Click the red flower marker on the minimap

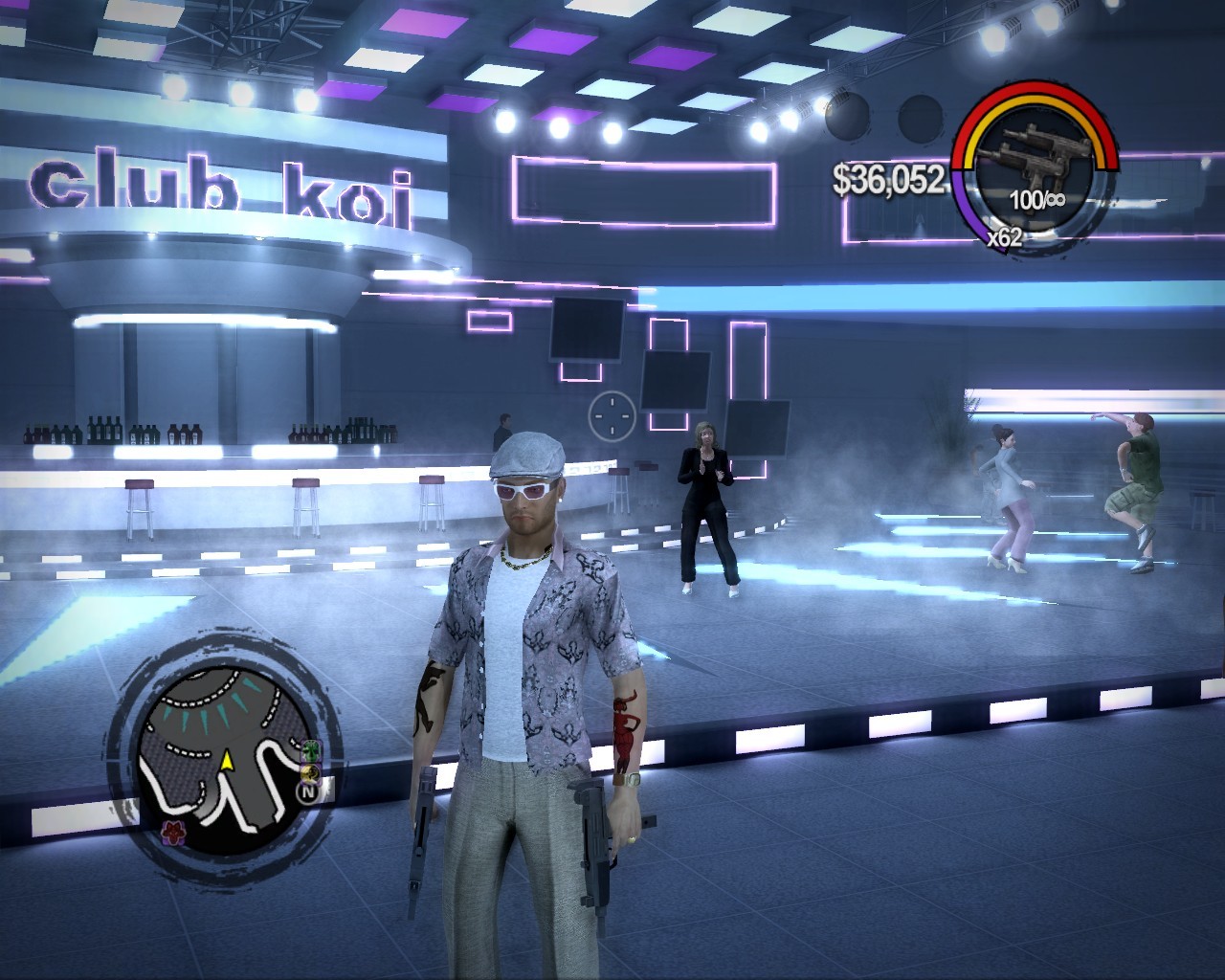point(172,829)
